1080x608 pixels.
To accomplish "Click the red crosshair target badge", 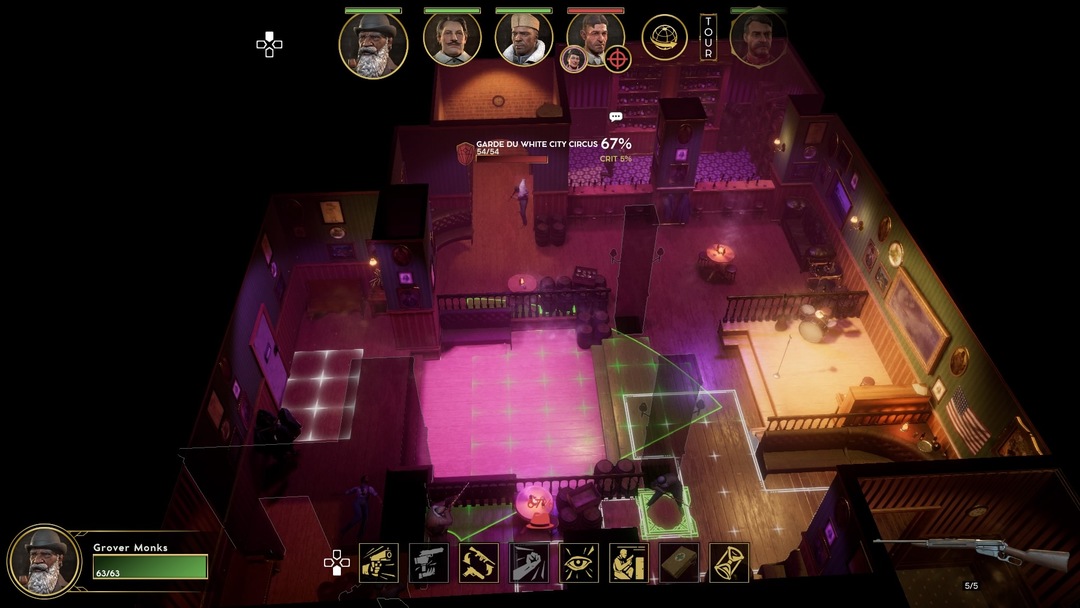I will [618, 59].
